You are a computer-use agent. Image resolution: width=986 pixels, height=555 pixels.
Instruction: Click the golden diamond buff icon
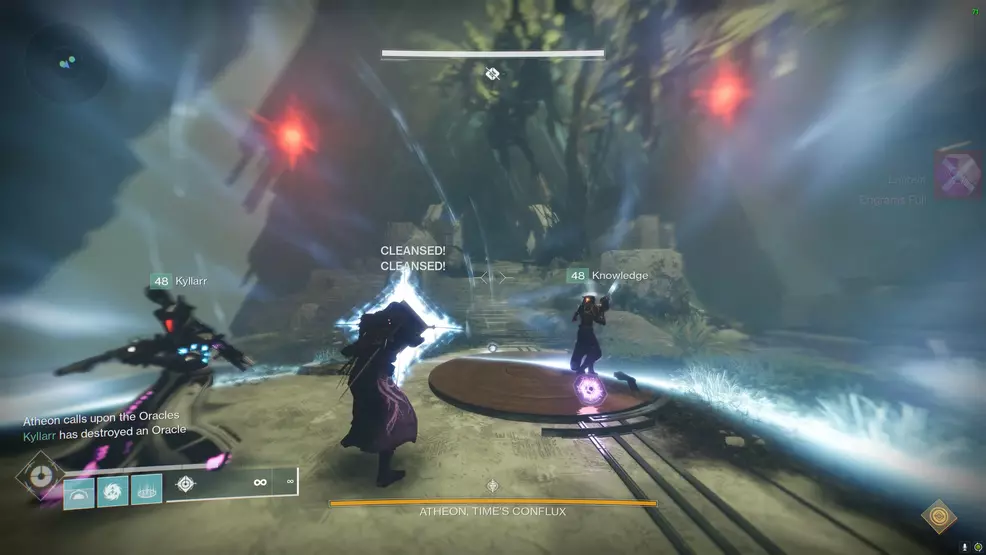[938, 517]
